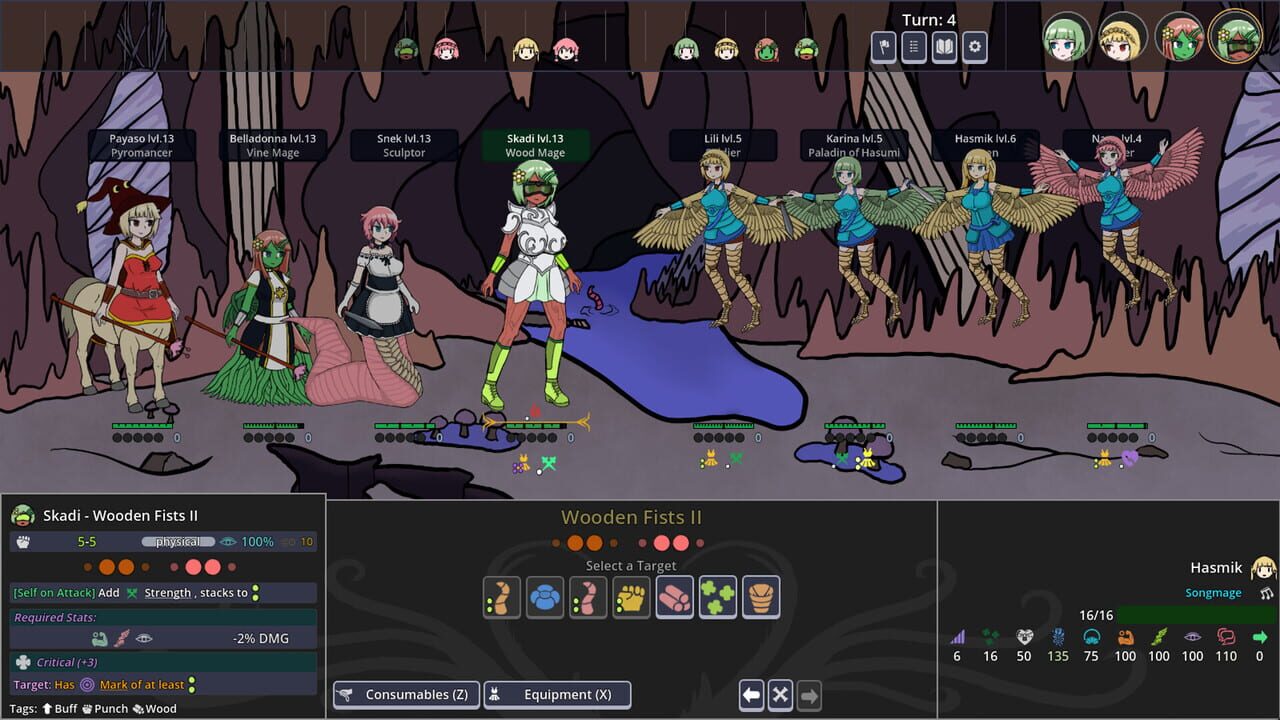
Task: Switch to the Equipment (X) tab
Action: [557, 694]
